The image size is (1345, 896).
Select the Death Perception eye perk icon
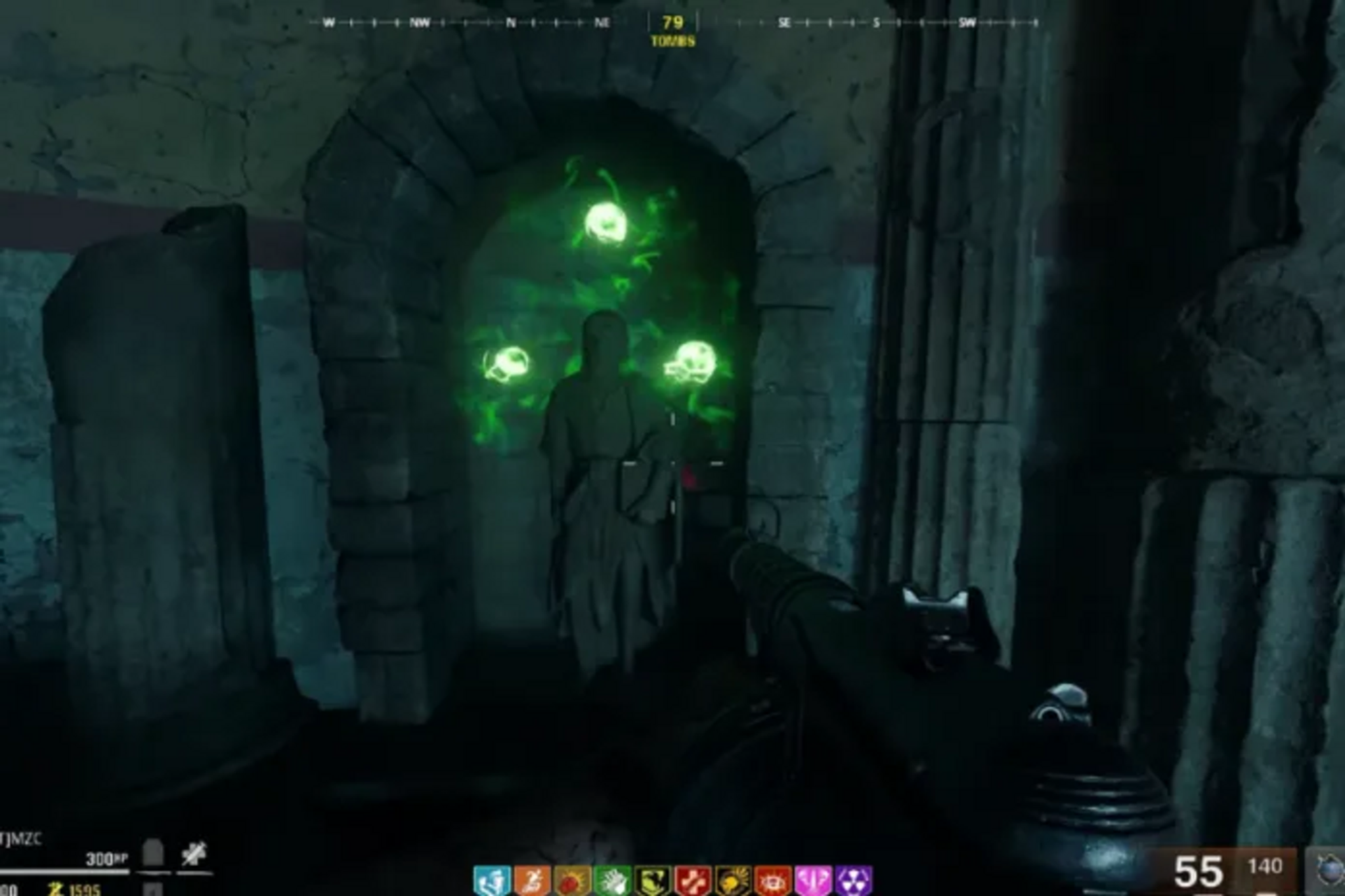click(774, 880)
